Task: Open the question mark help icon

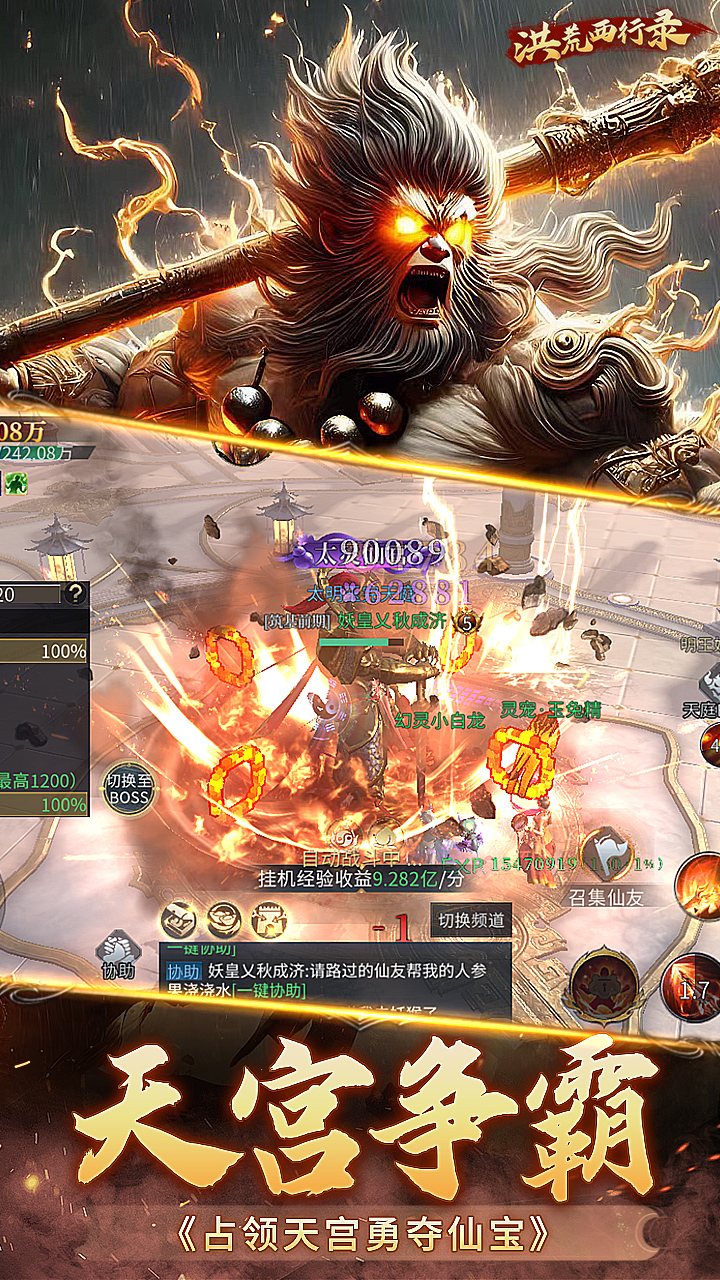Action: (76, 594)
